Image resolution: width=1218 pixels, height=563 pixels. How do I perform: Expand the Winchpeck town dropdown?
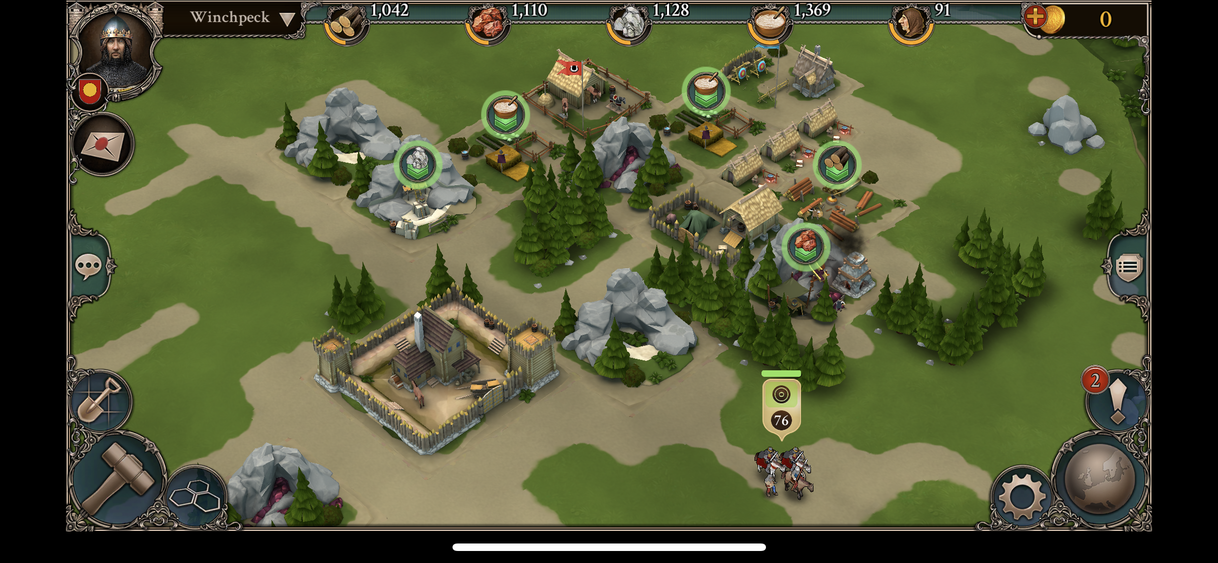[288, 19]
